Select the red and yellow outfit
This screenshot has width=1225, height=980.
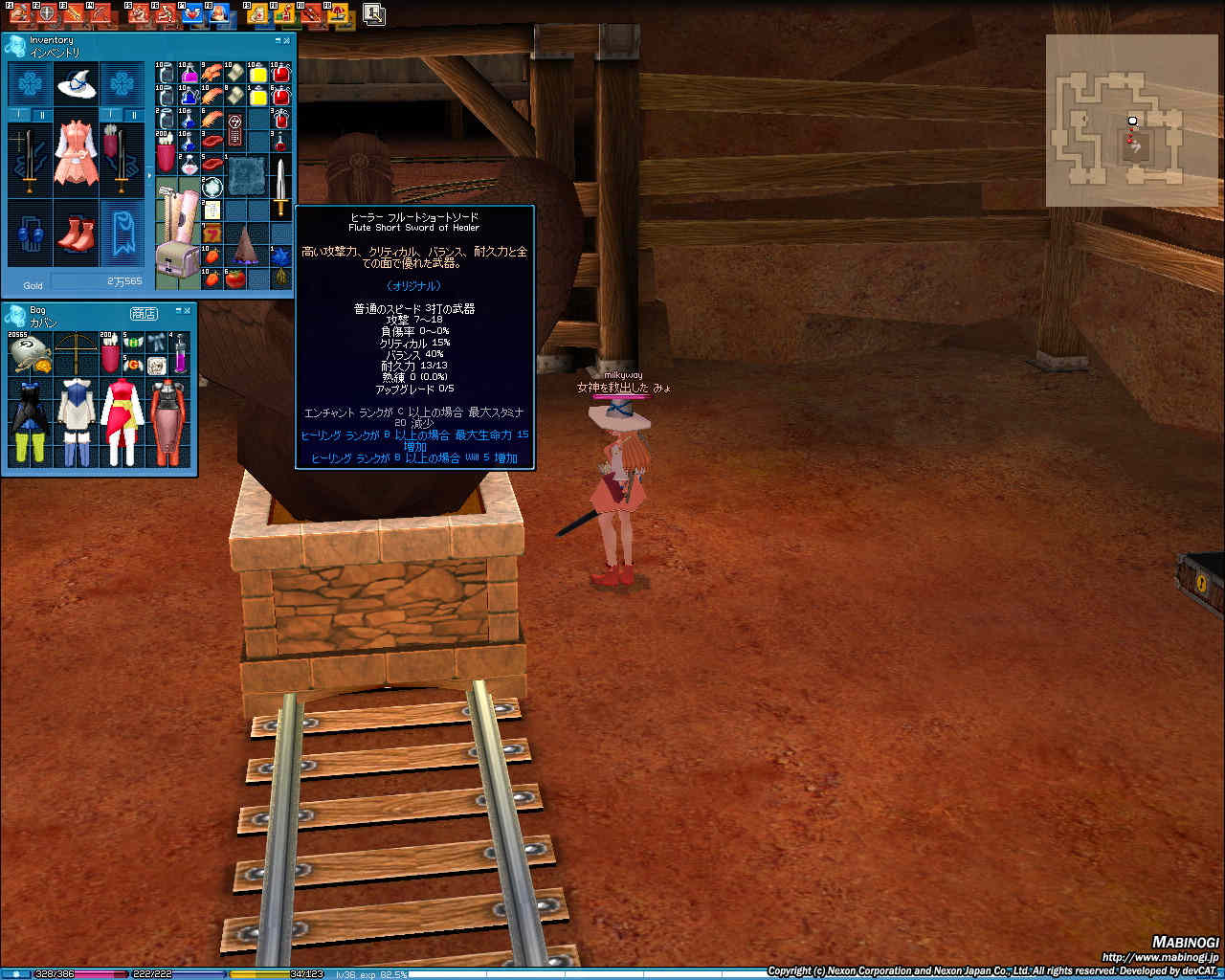[121, 421]
